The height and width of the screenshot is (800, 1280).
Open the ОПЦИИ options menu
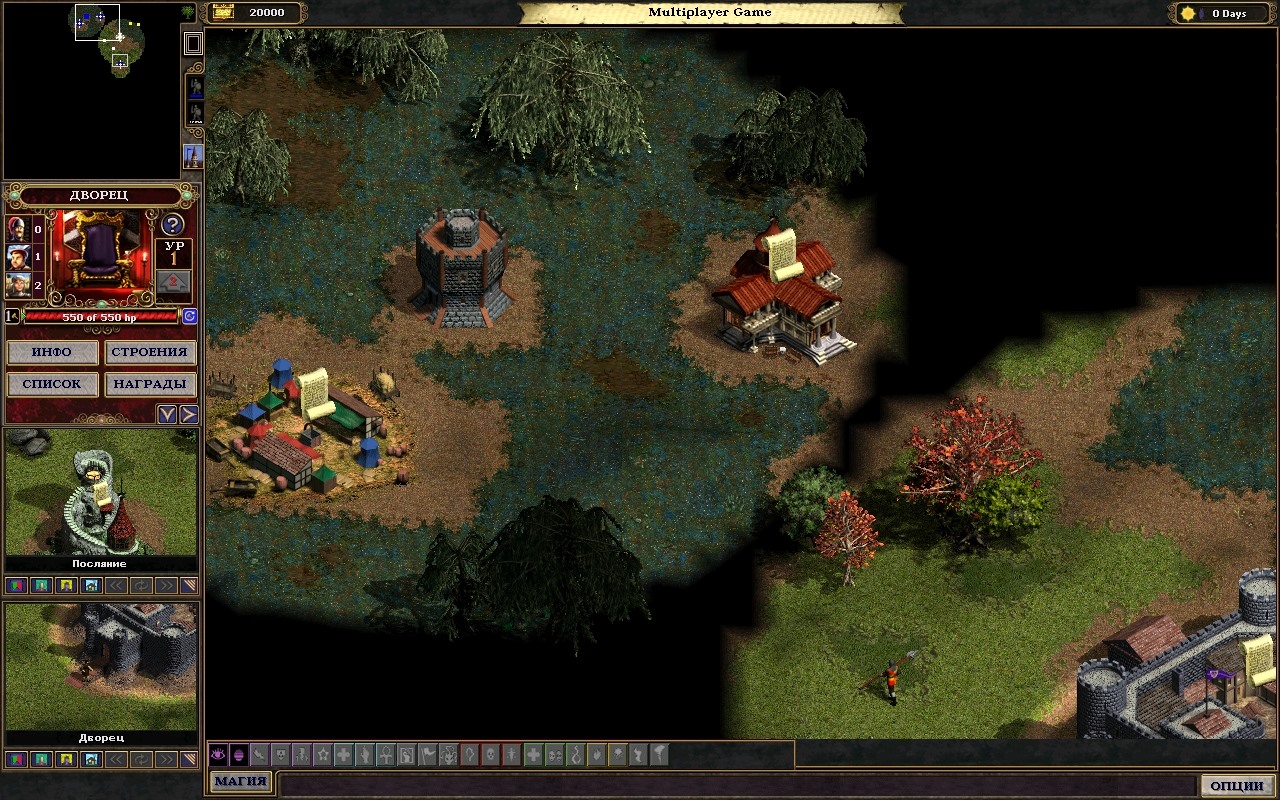tap(1237, 785)
